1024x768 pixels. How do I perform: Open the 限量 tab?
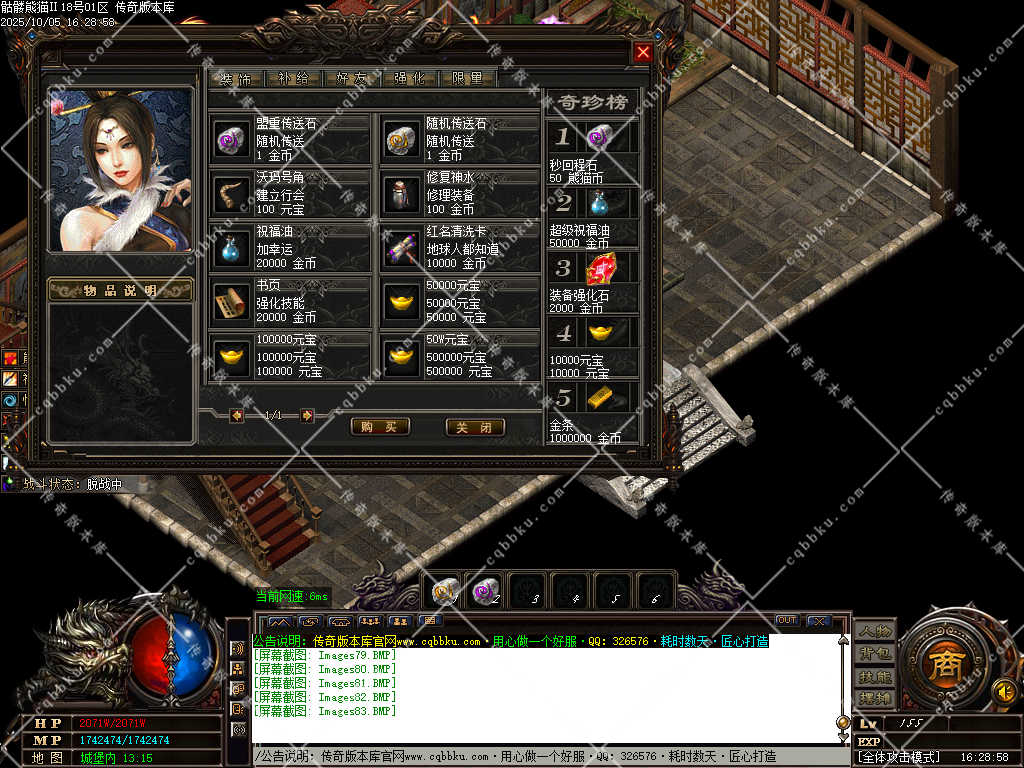click(x=468, y=78)
